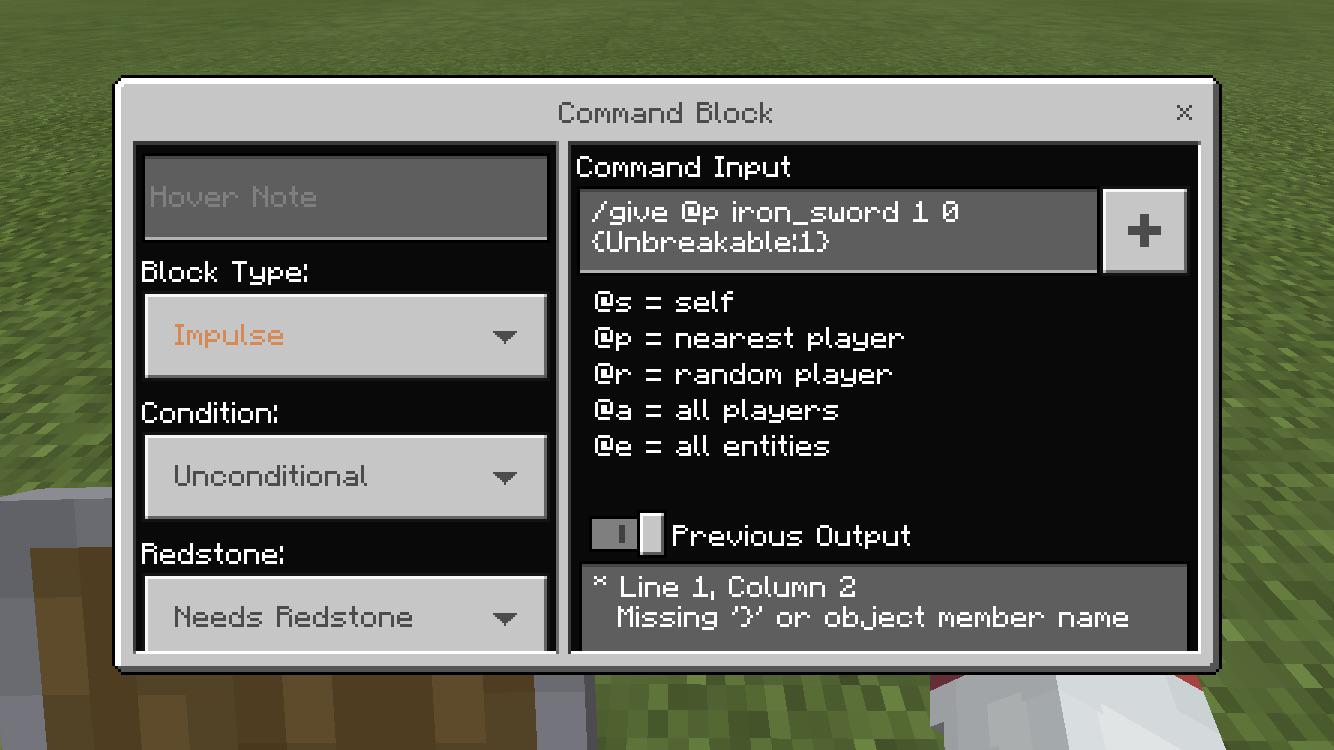Click the Previous Output label text
The width and height of the screenshot is (1334, 750).
[x=791, y=536]
